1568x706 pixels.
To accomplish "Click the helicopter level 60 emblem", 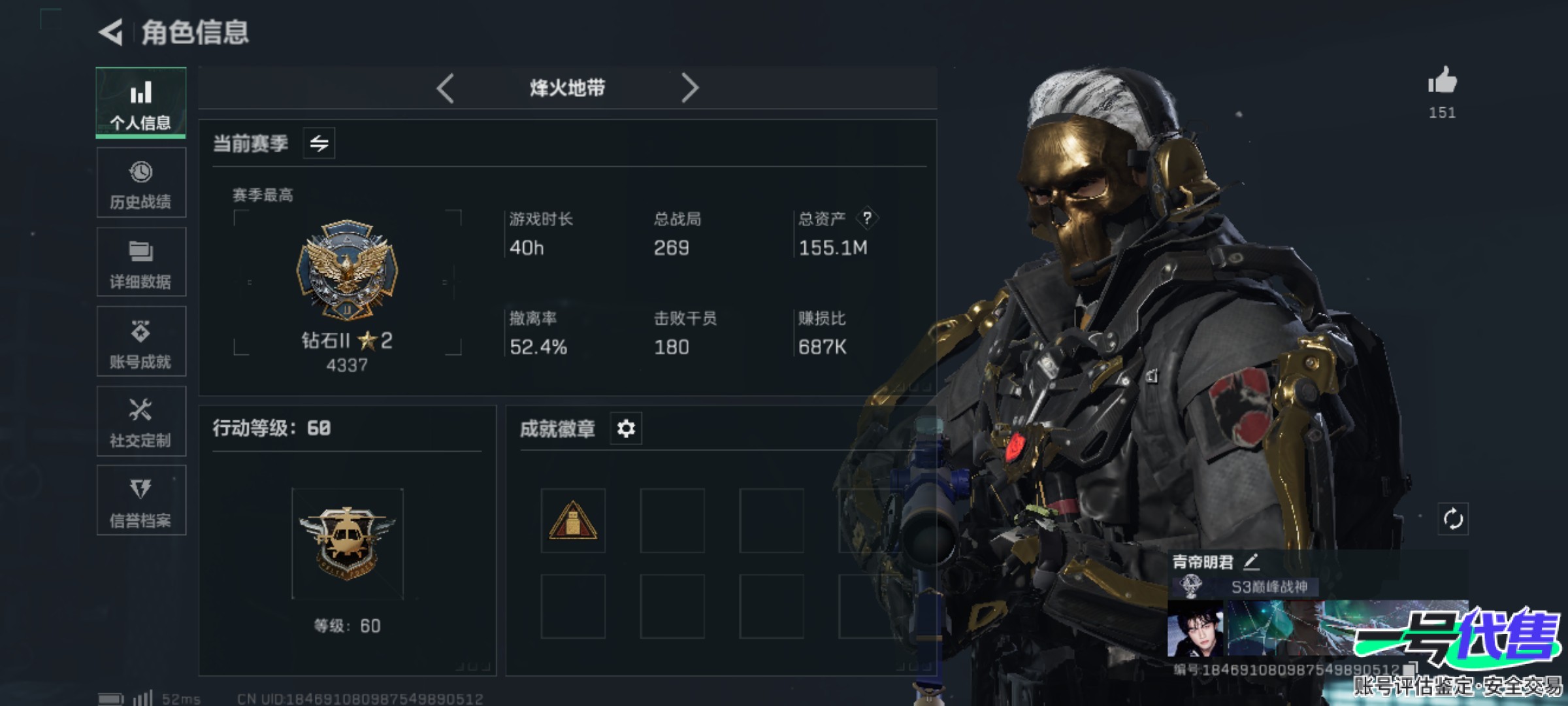I will tap(347, 543).
